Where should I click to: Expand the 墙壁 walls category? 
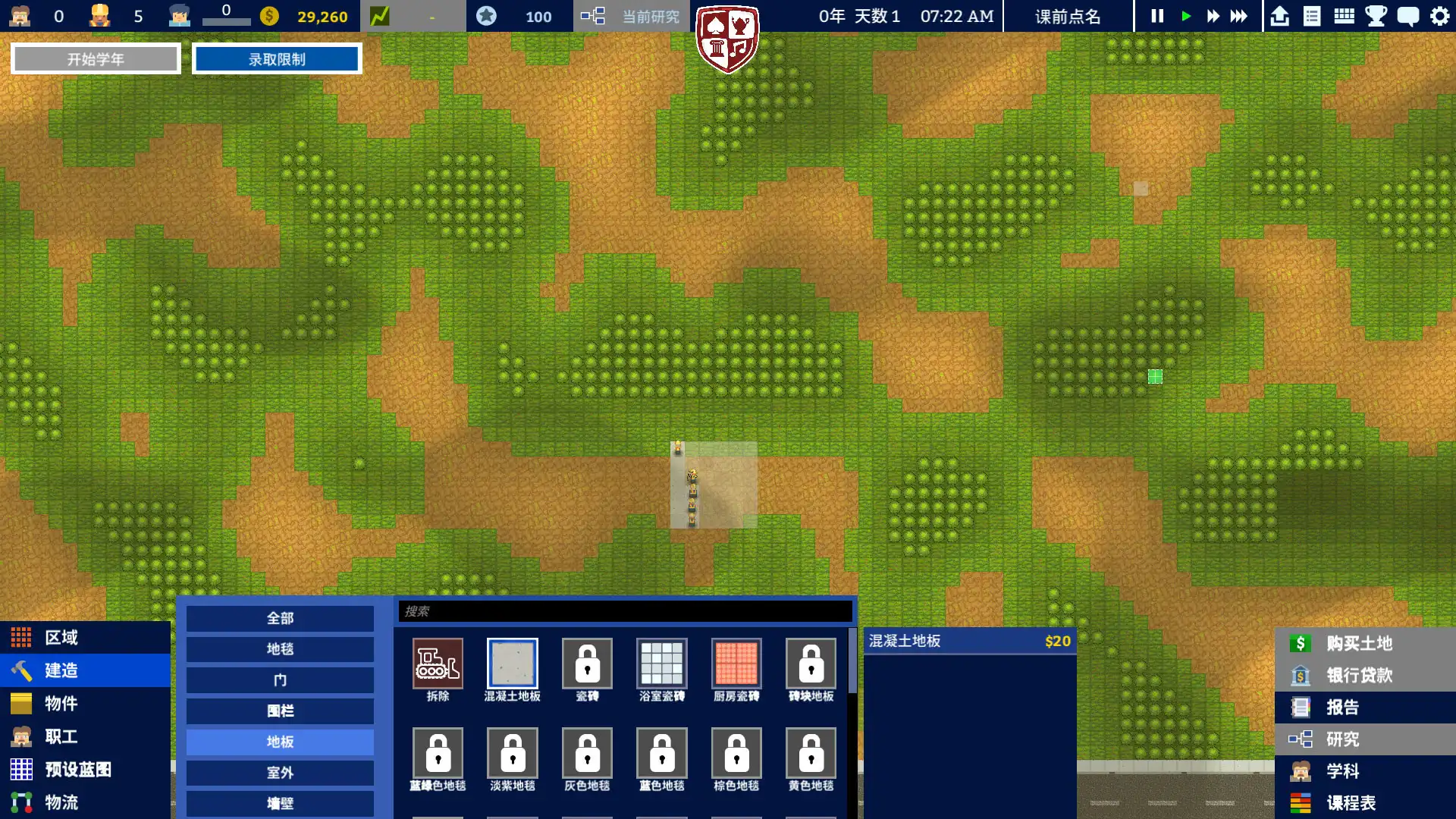coord(279,803)
